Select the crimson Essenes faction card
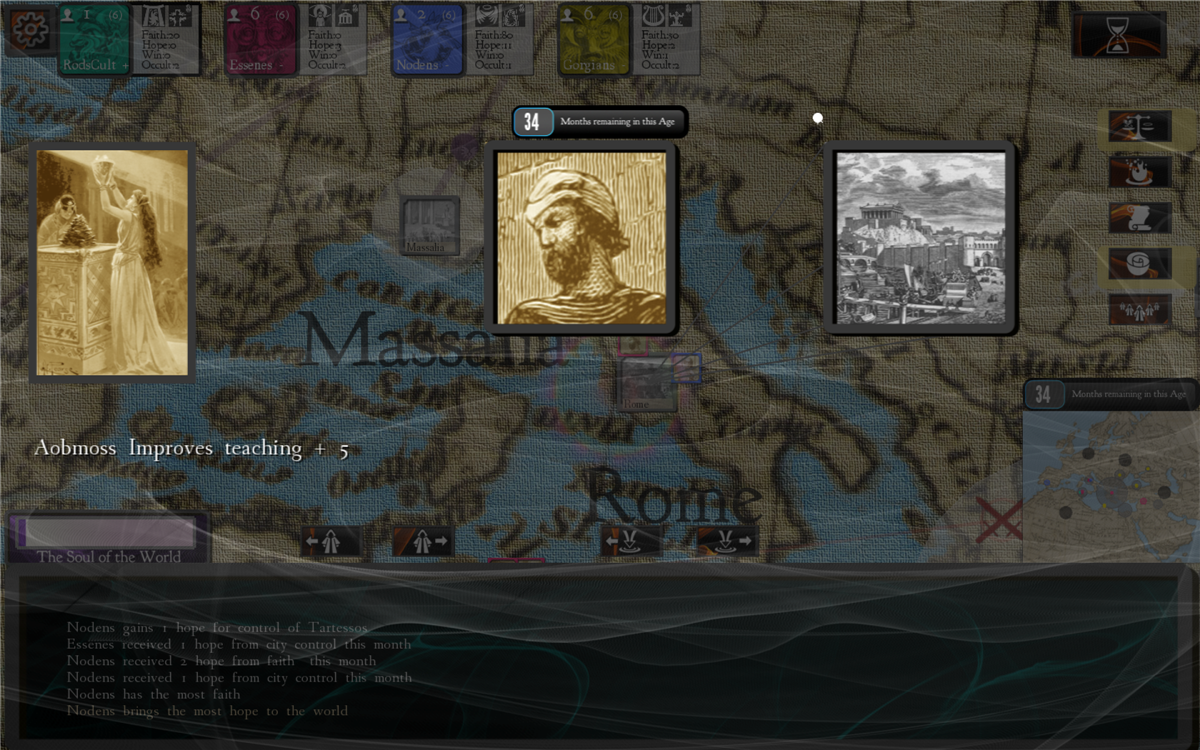Screen dimensions: 1200x750 pos(260,40)
